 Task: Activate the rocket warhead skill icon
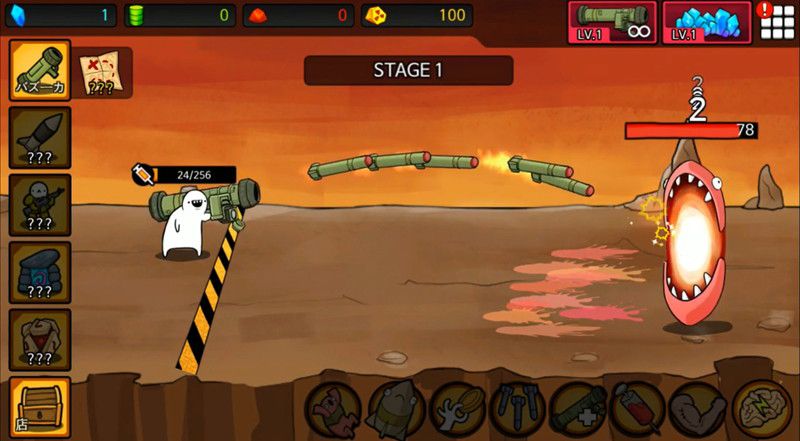[396, 410]
